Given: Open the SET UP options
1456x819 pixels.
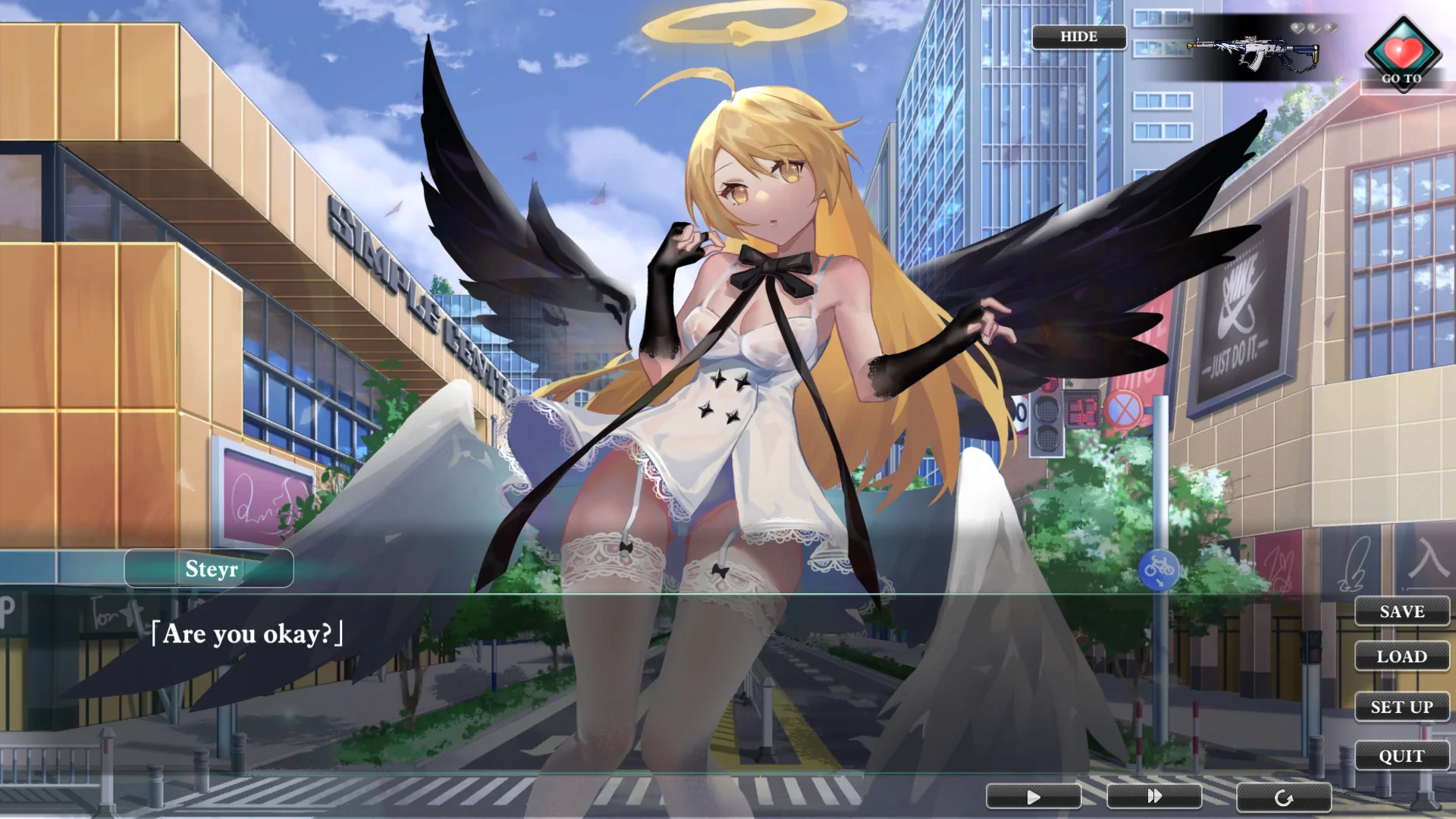Looking at the screenshot, I should [1401, 707].
